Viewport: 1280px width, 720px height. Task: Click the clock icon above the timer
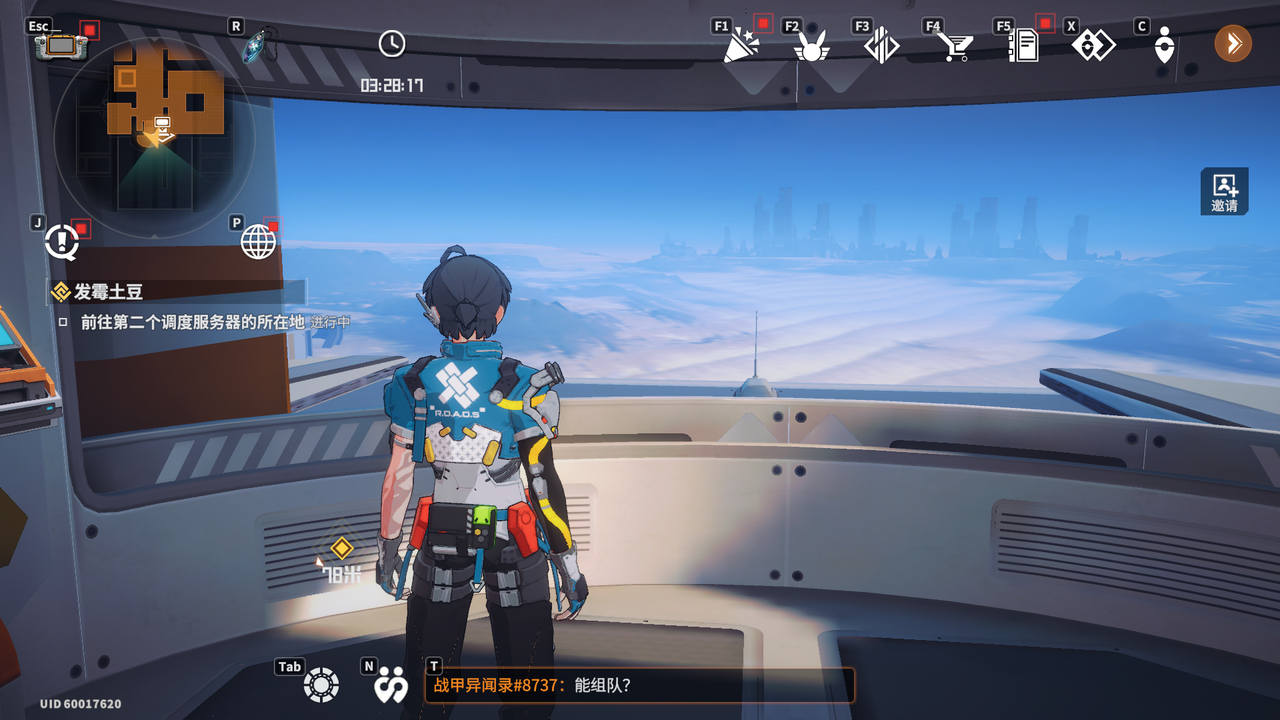[x=392, y=43]
